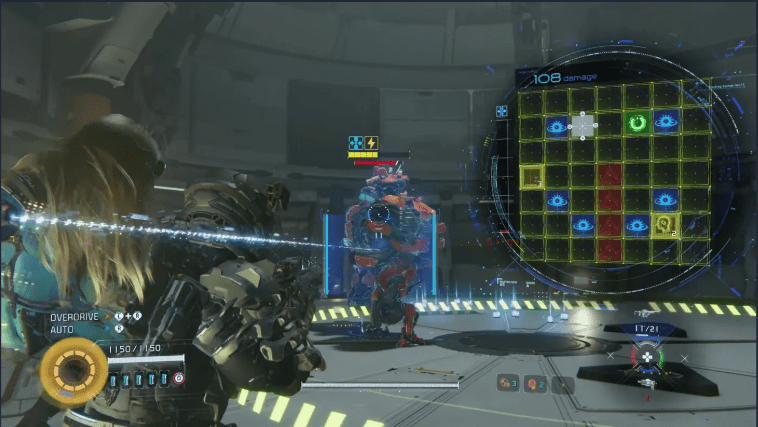Pick the yellow brain chip tile
The image size is (758, 427).
coord(664,224)
